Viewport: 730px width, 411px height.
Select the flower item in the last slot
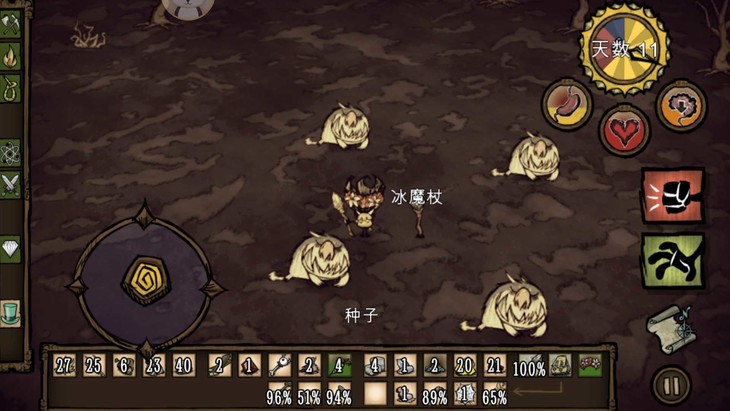[589, 366]
